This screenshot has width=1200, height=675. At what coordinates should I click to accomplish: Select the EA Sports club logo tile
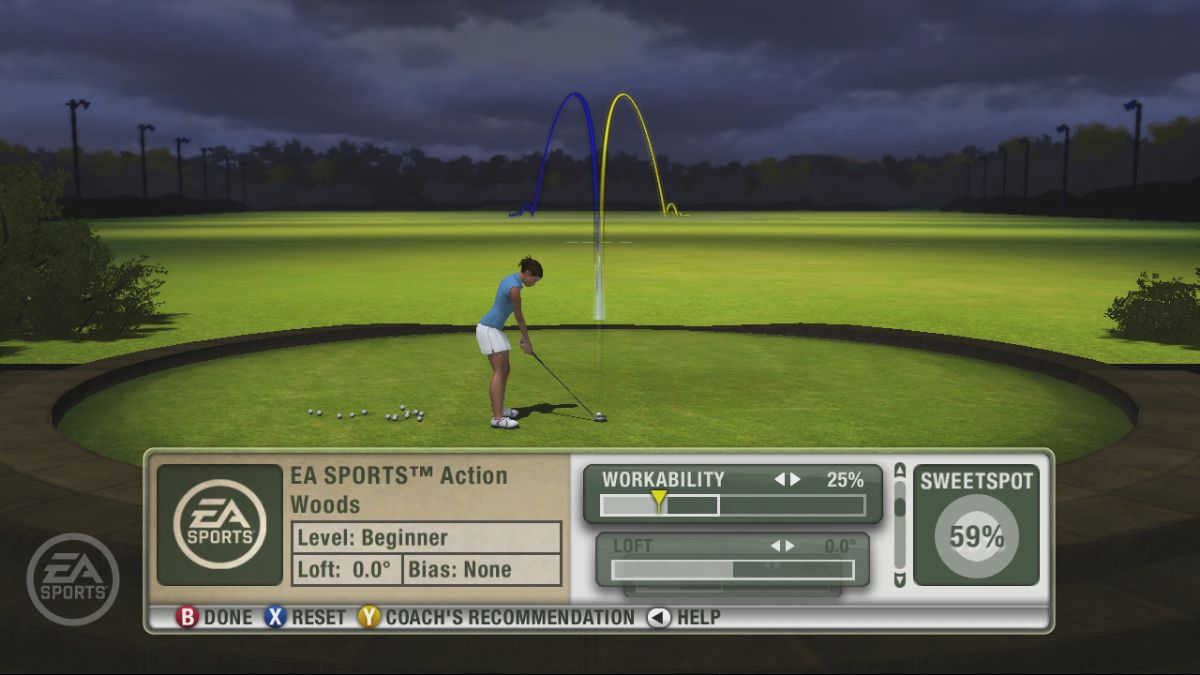(x=220, y=524)
